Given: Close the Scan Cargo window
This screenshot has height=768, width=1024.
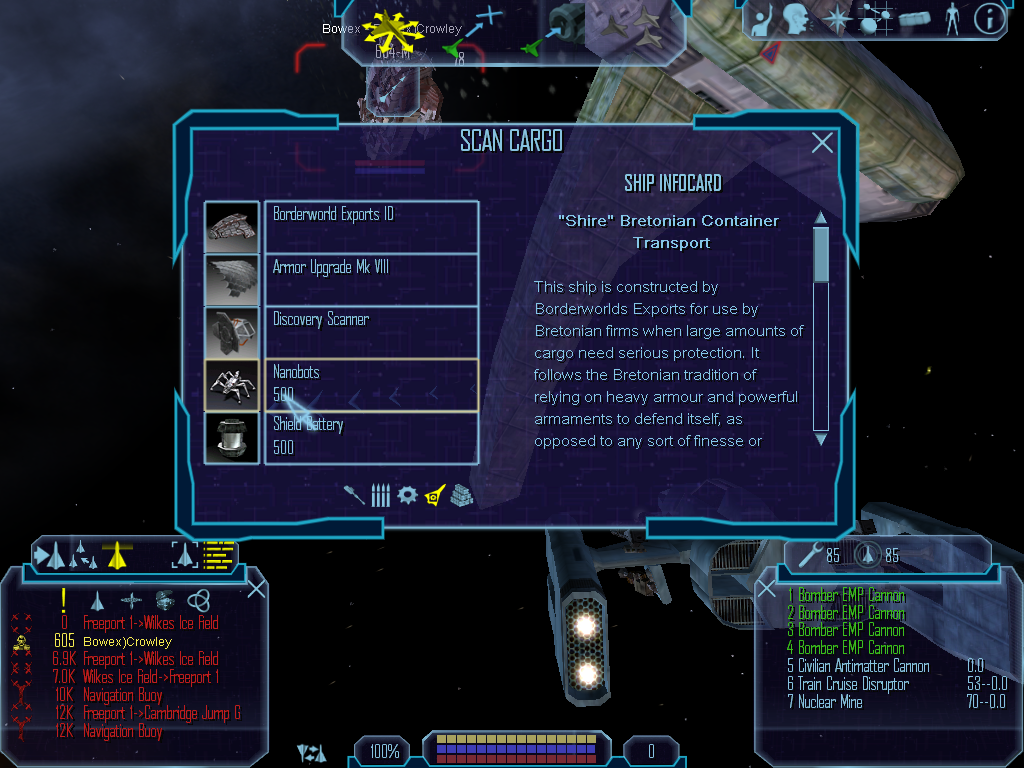Looking at the screenshot, I should (822, 143).
